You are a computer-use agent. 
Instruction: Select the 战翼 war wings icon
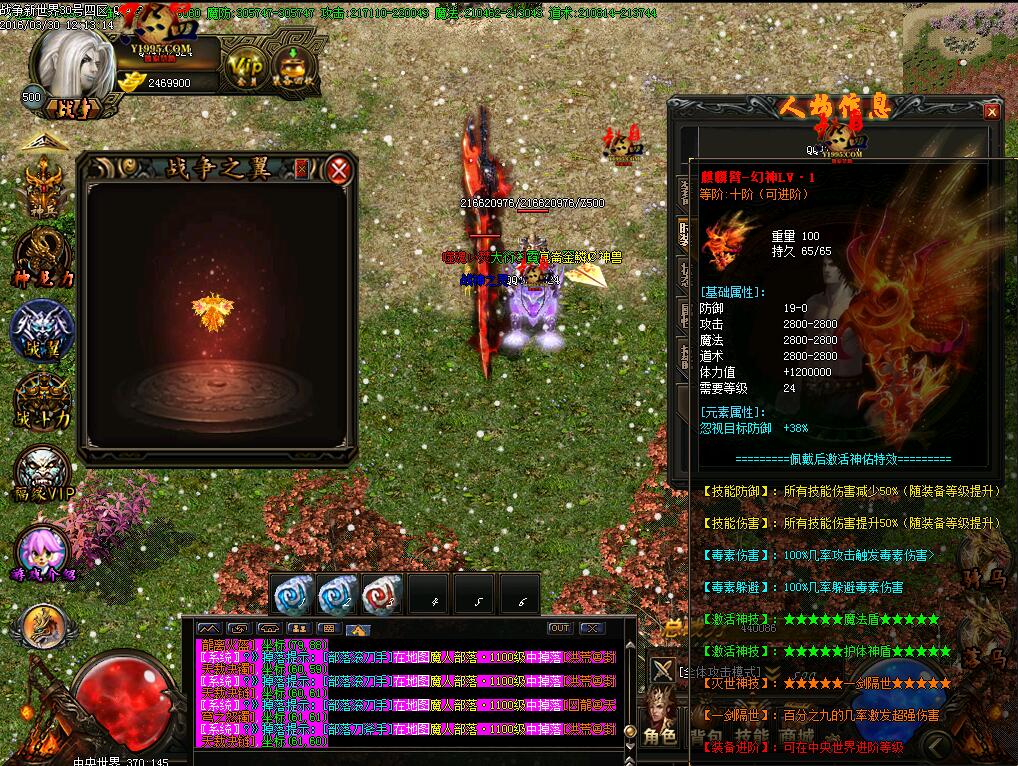pos(42,328)
